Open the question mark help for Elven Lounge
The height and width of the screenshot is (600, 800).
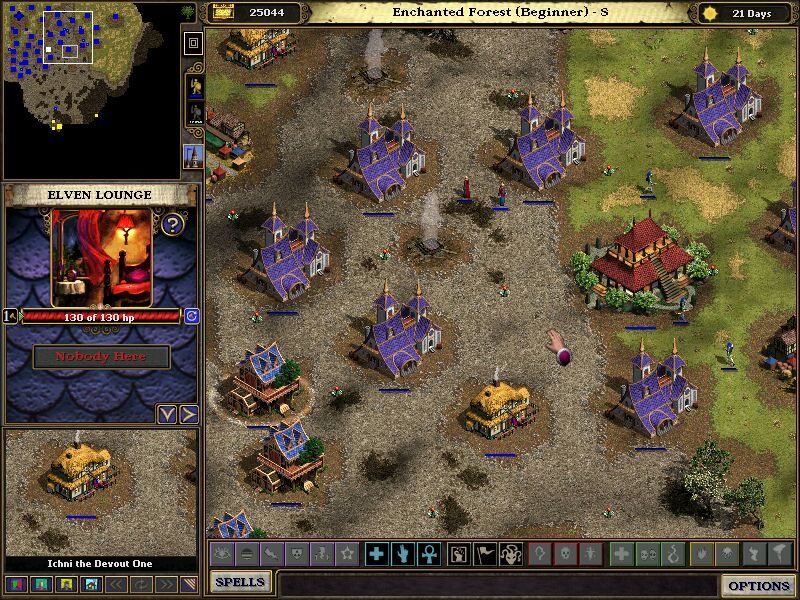[173, 224]
